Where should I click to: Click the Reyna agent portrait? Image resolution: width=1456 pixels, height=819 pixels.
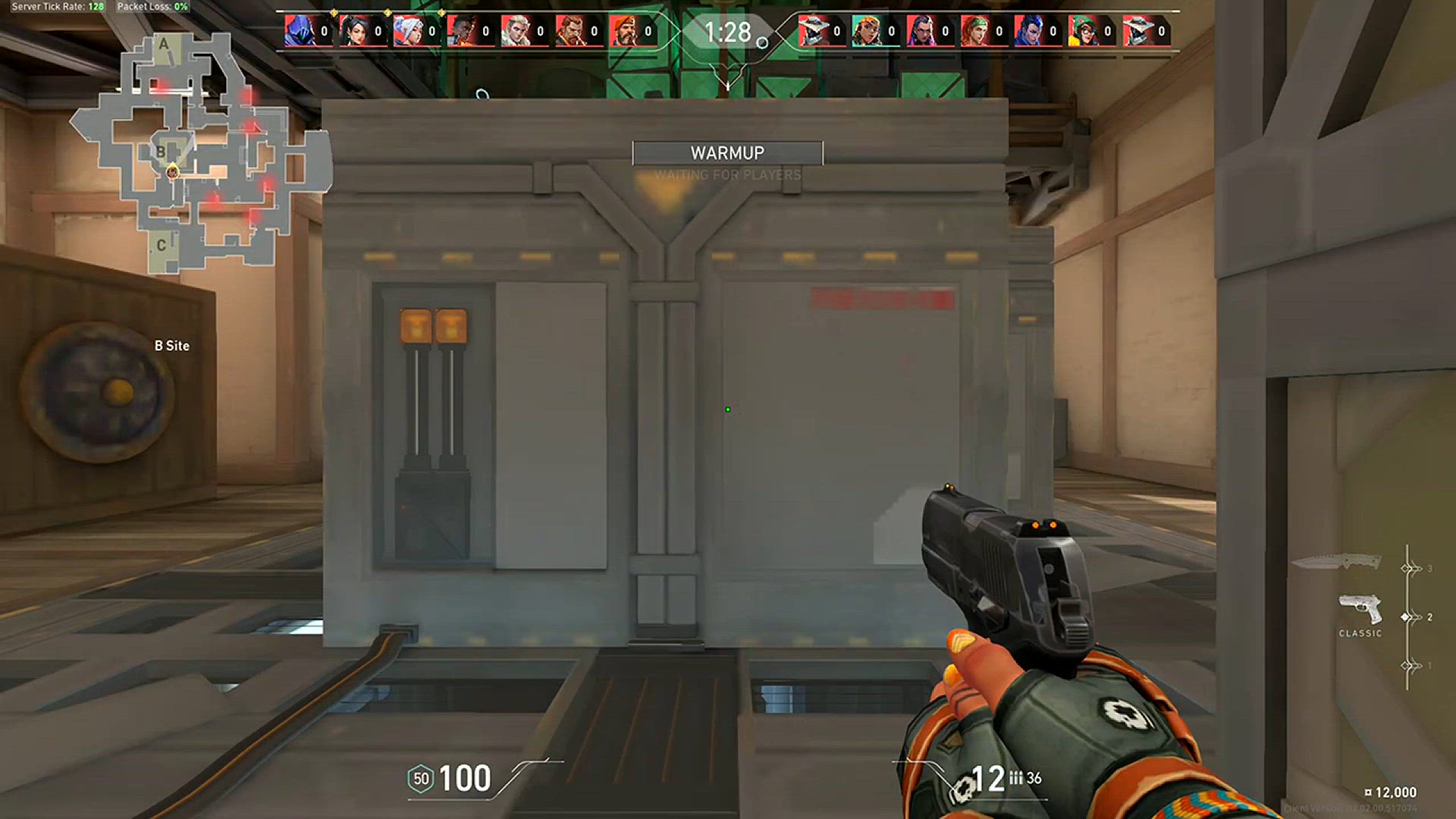(x=920, y=31)
